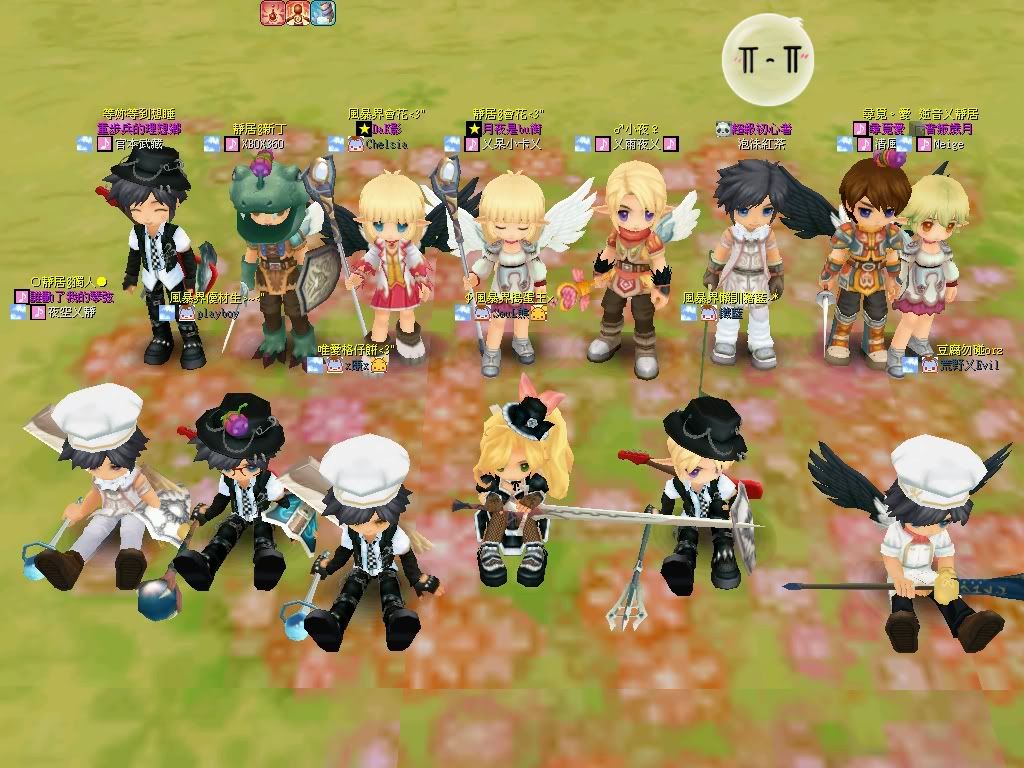Click the red potion buff icon

[272, 13]
